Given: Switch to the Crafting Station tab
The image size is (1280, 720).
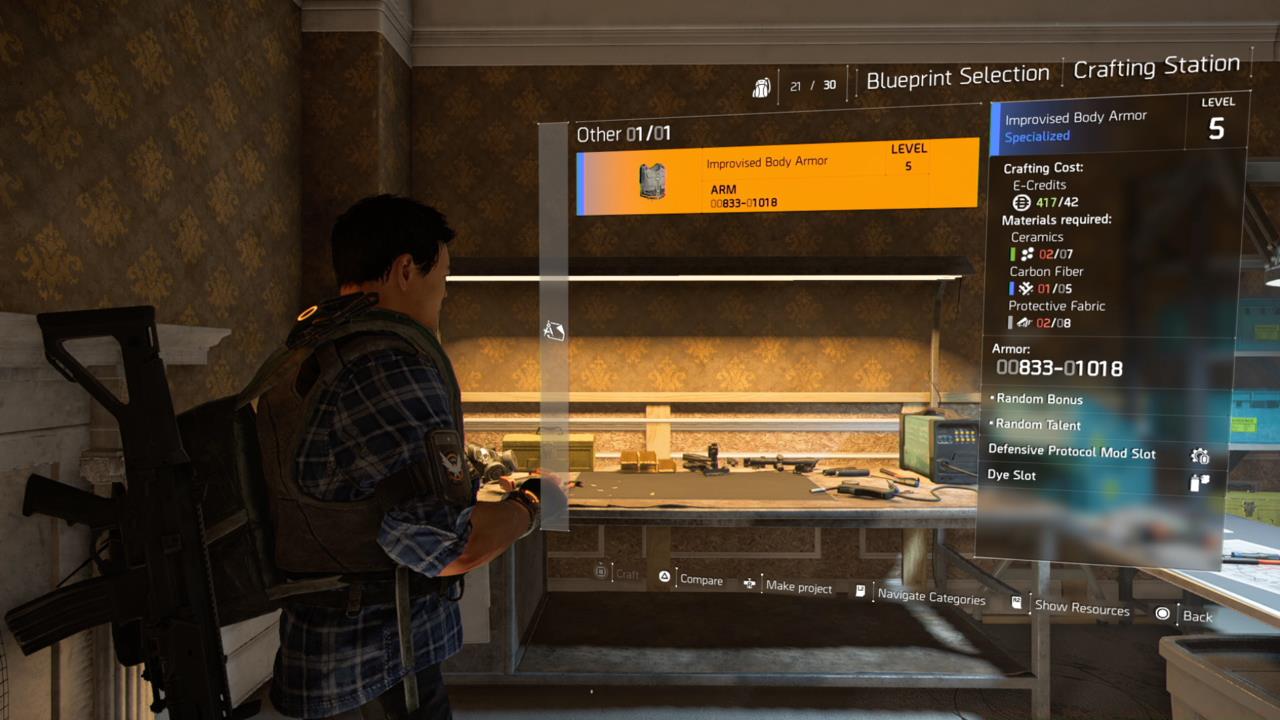Looking at the screenshot, I should pos(1157,67).
